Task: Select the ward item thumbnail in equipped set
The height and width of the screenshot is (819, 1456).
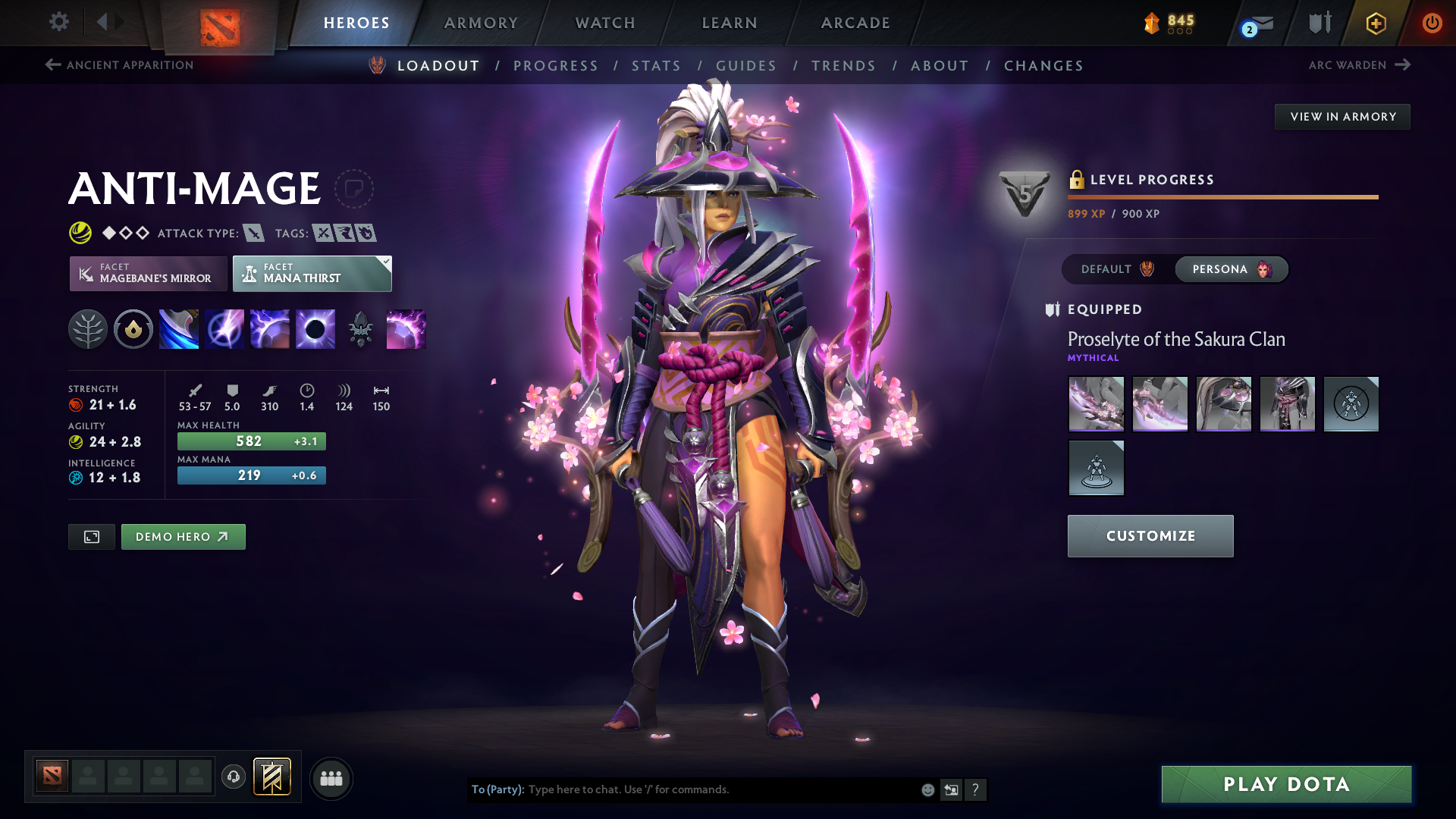Action: (x=1351, y=404)
